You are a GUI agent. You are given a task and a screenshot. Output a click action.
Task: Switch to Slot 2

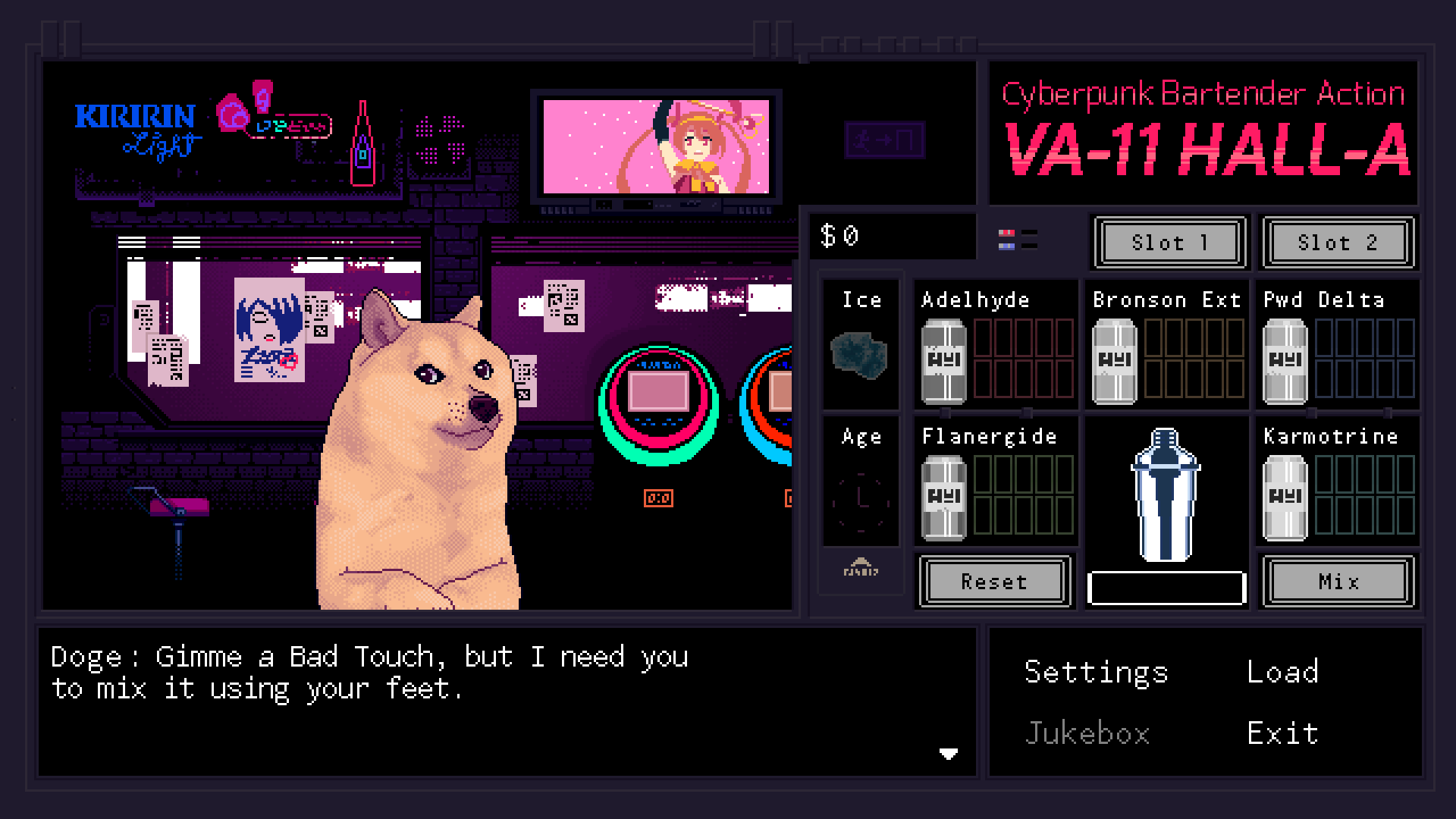pos(1338,243)
